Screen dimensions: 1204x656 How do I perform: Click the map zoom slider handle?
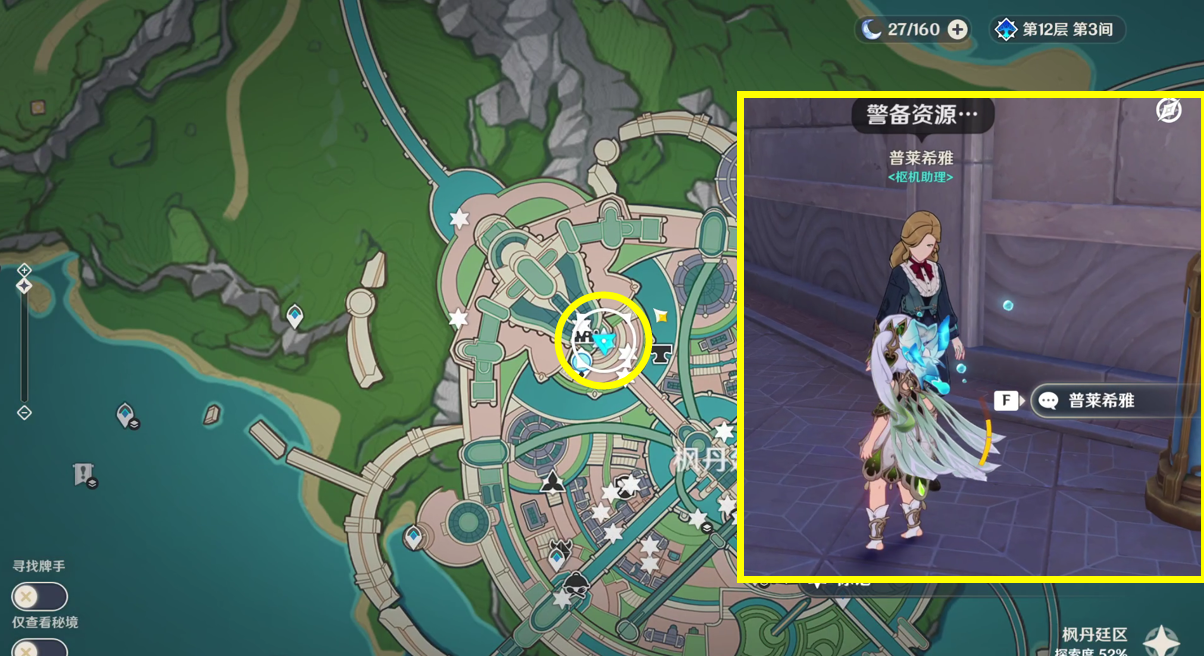coord(24,286)
